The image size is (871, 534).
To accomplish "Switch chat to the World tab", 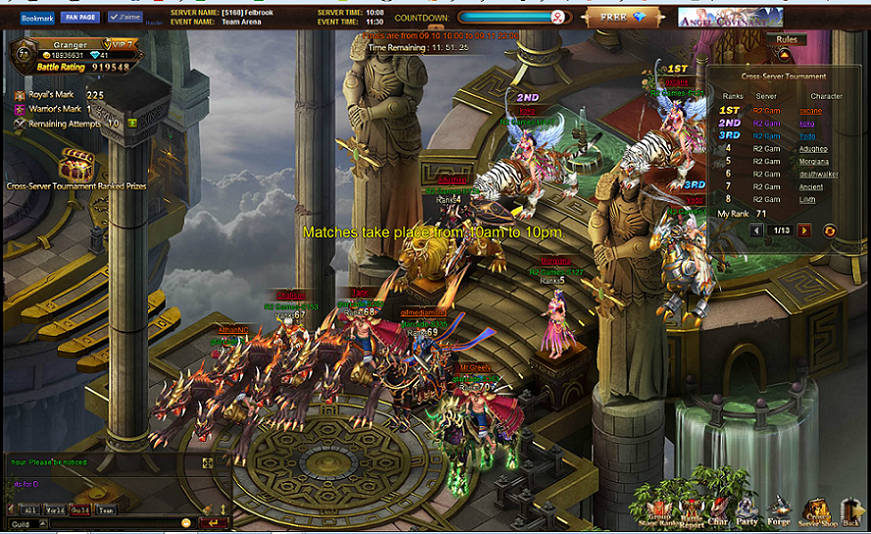I will (x=56, y=510).
